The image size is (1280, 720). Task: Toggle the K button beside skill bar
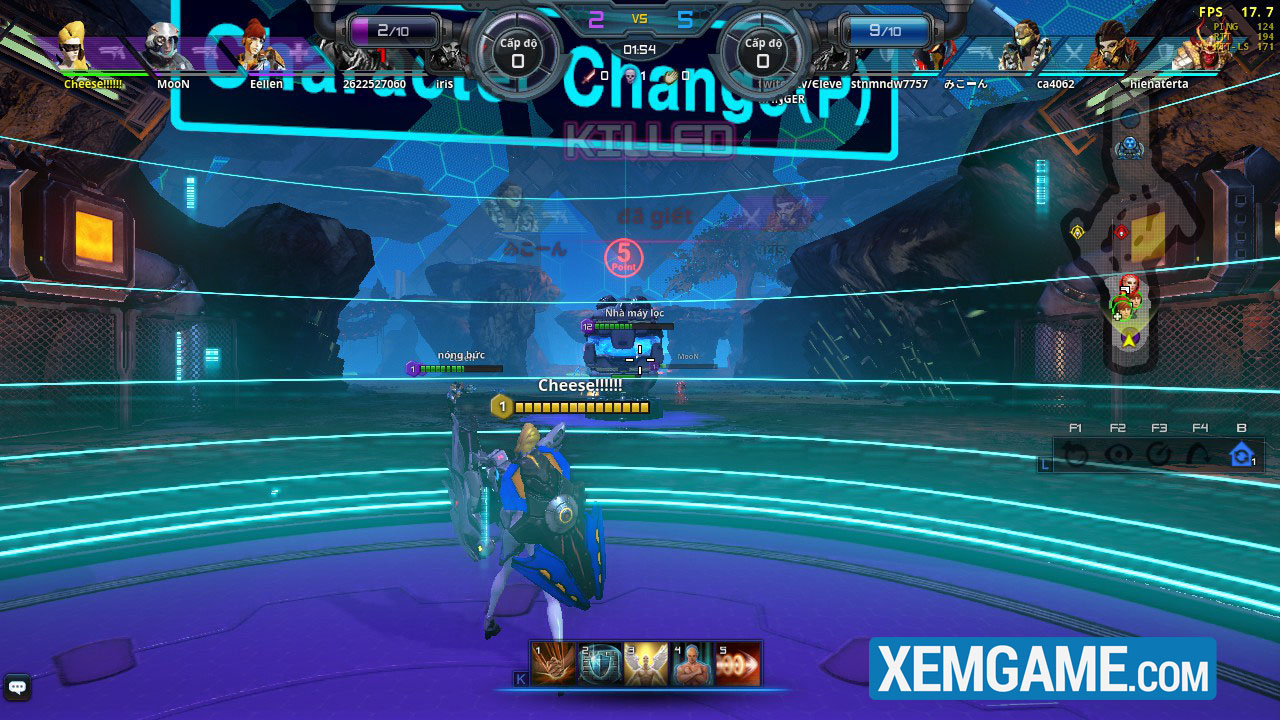pos(520,679)
